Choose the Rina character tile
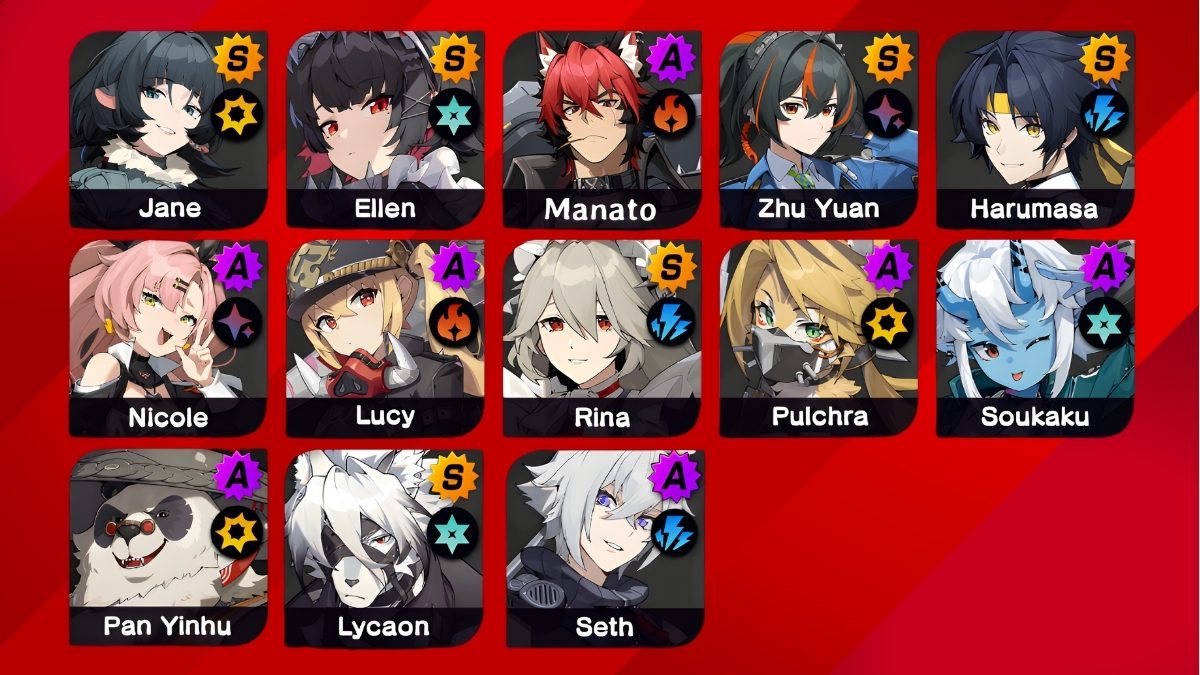This screenshot has width=1200, height=675. point(602,338)
